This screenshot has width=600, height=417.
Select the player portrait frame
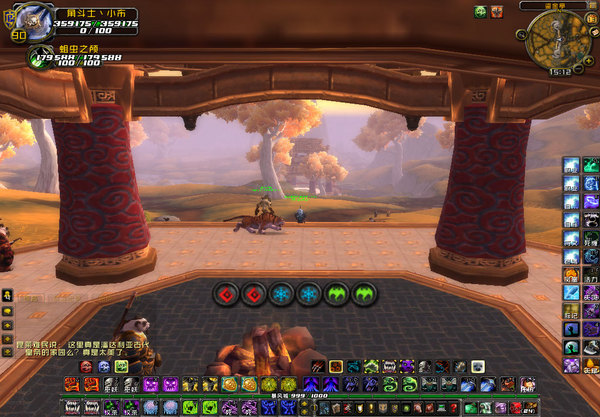19,18
